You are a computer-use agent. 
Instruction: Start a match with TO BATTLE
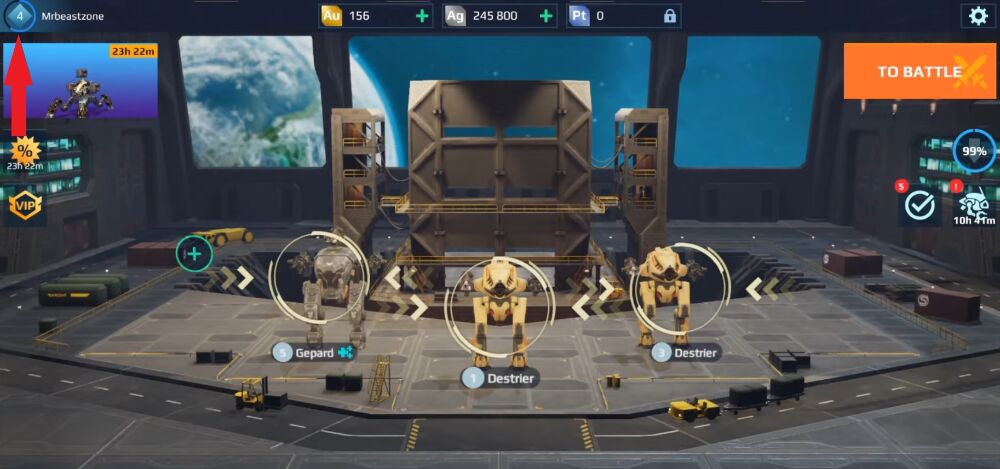coord(919,71)
